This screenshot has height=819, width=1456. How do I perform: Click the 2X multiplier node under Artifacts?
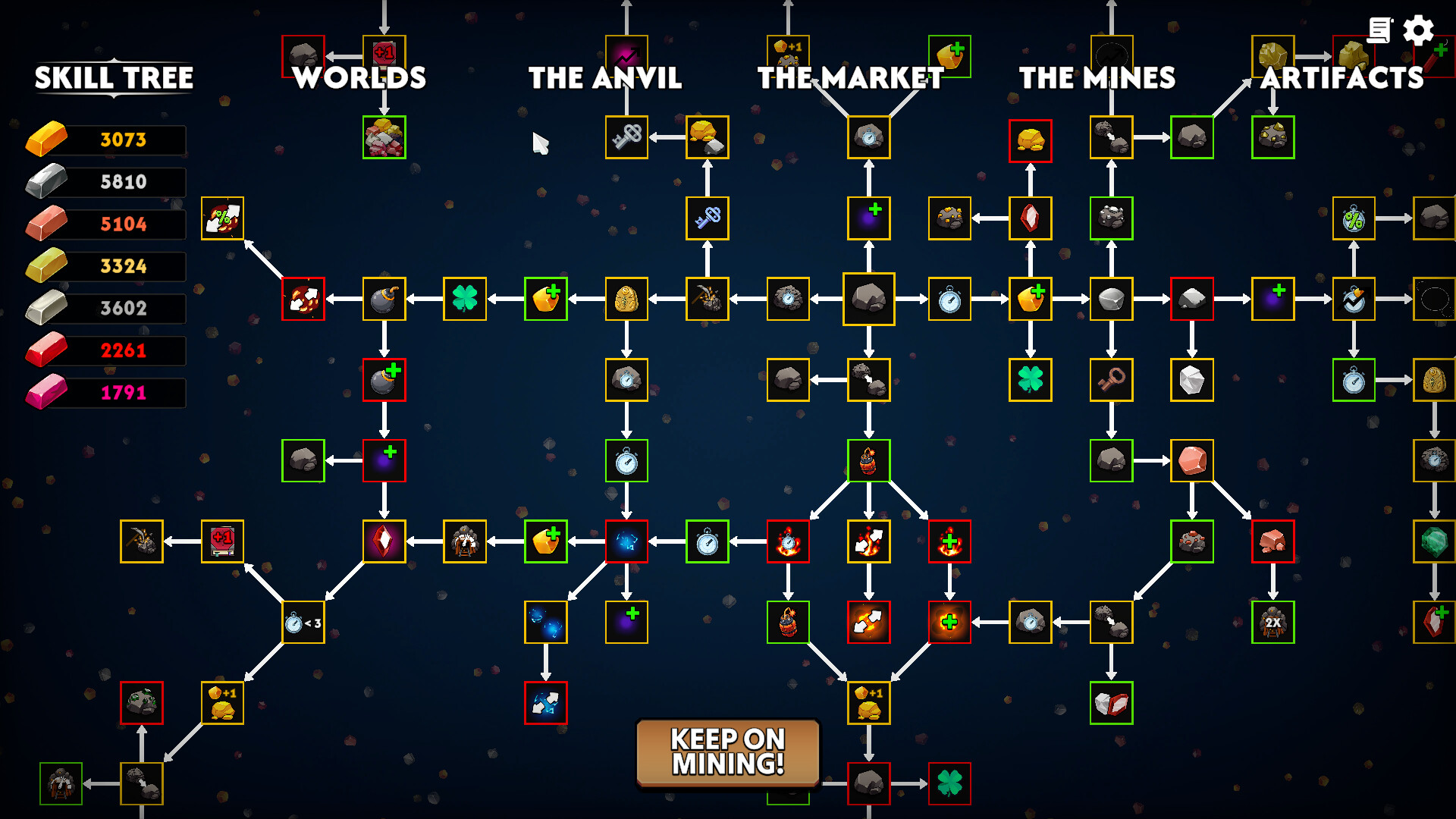[1273, 623]
